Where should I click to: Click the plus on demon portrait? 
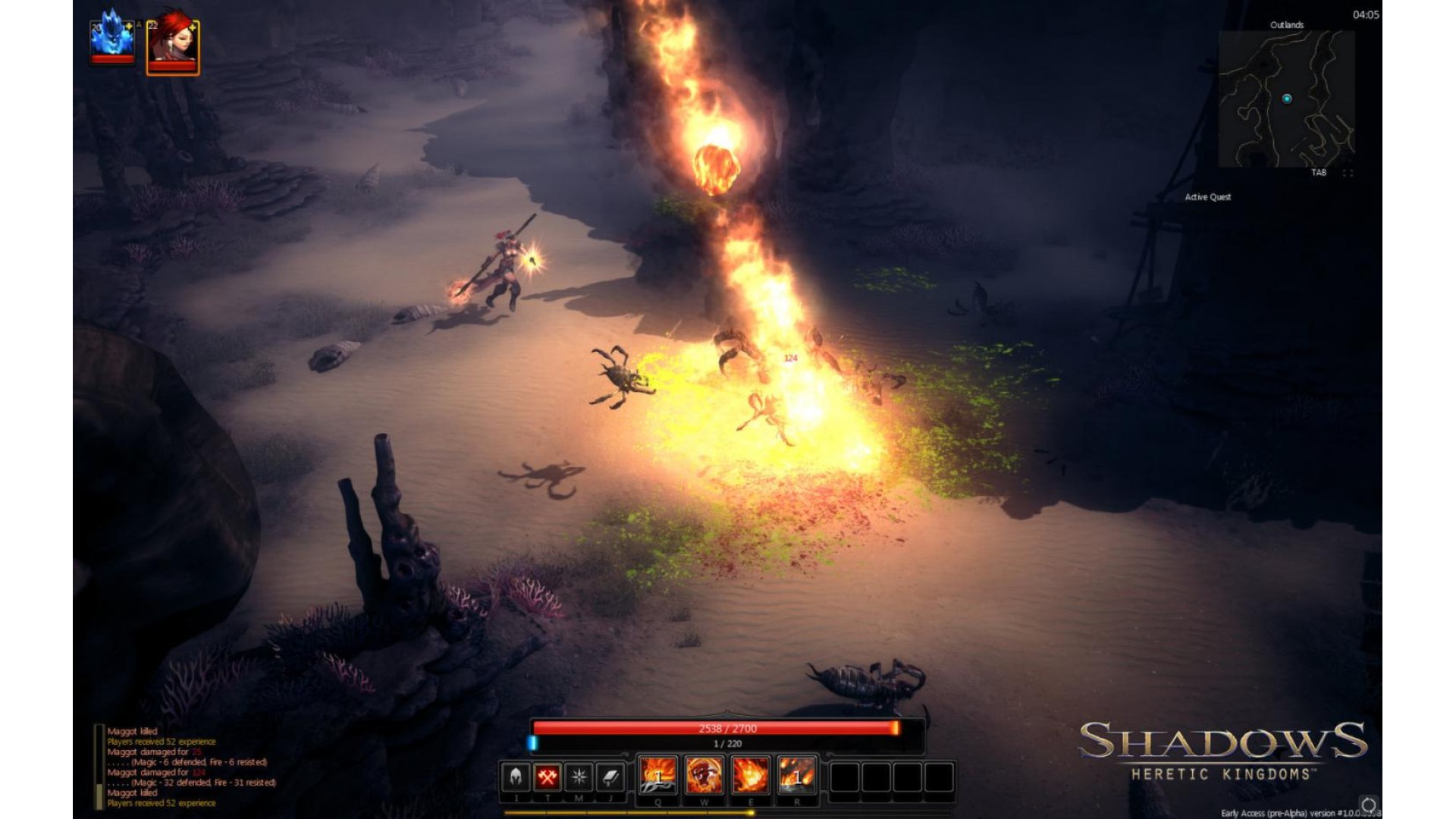coord(129,27)
